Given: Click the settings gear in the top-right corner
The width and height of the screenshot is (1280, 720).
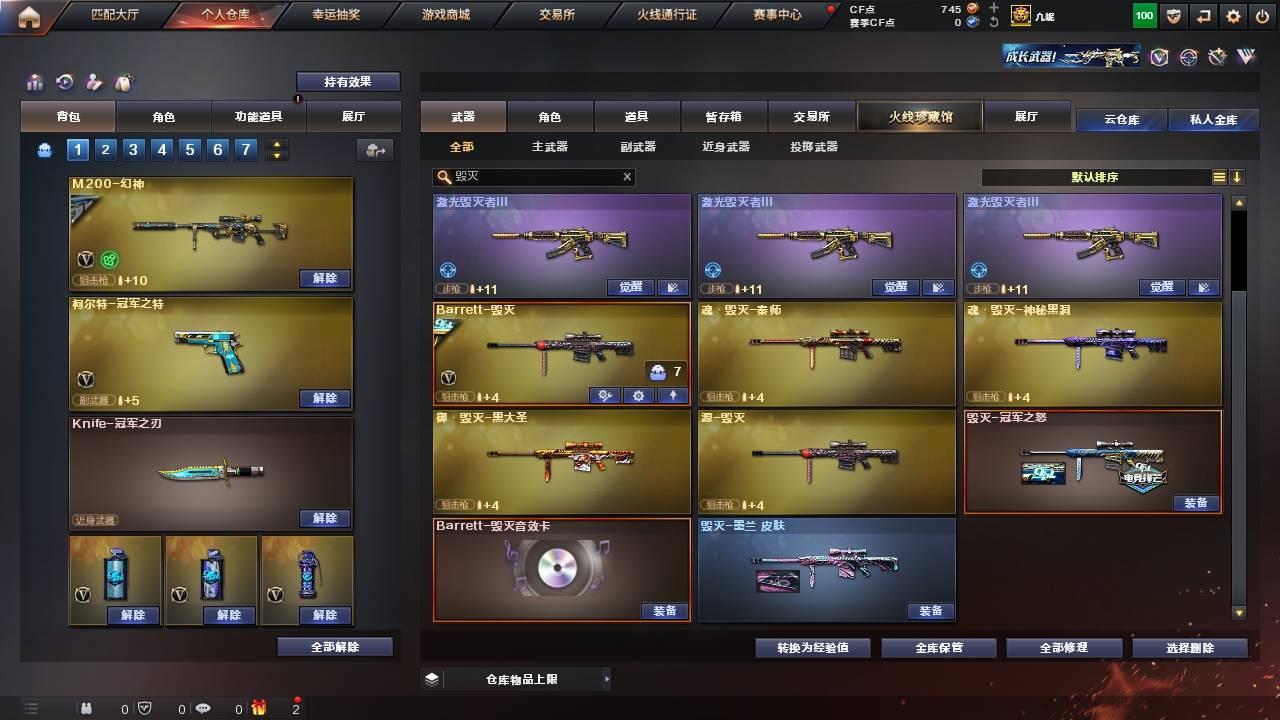Looking at the screenshot, I should pyautogui.click(x=1233, y=15).
